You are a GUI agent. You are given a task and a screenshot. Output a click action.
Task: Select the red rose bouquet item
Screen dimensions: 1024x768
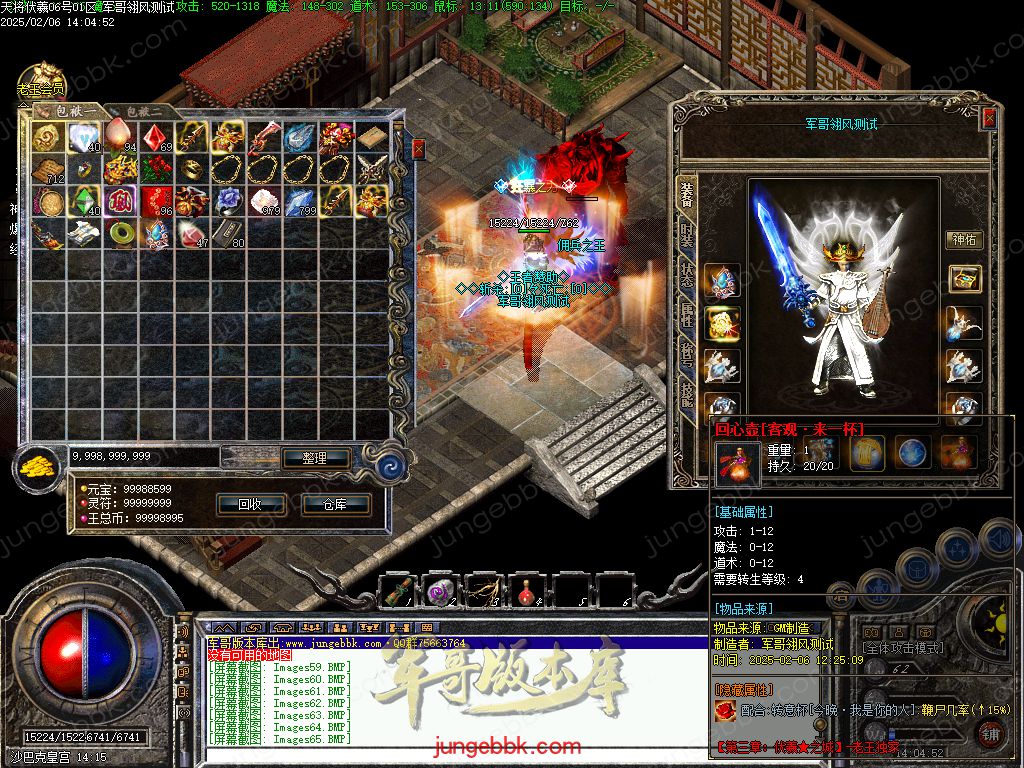(155, 168)
